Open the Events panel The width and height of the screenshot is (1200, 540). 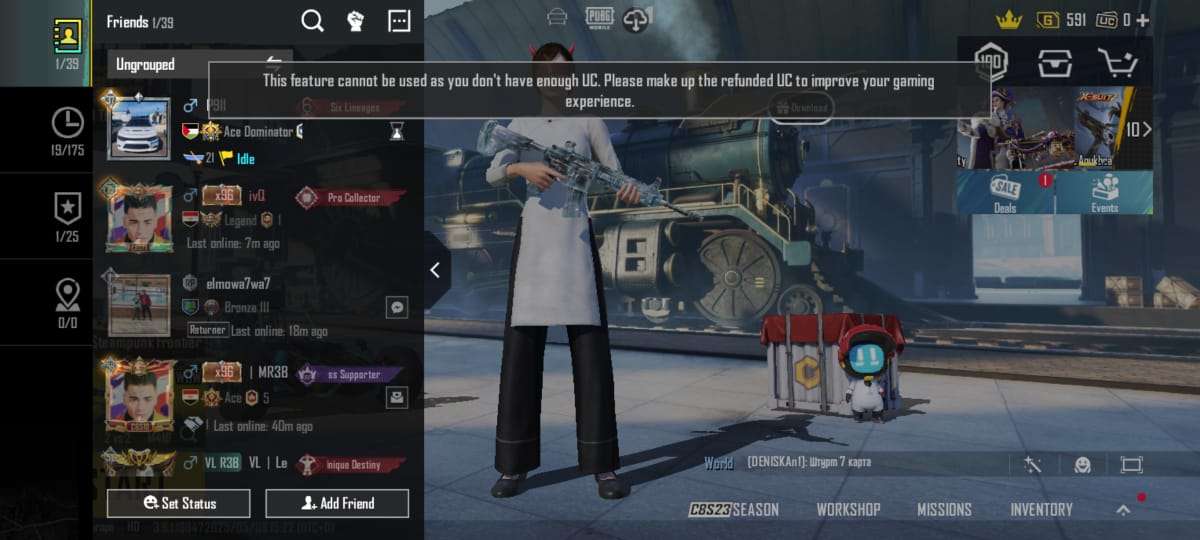(x=1104, y=192)
